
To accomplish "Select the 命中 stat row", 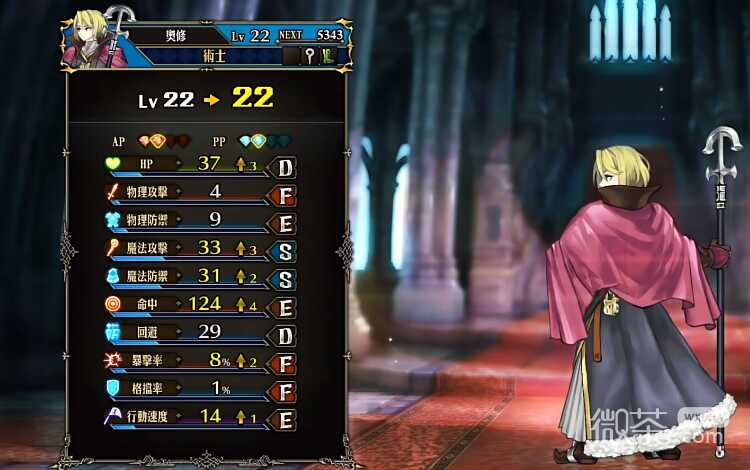I will (198, 303).
